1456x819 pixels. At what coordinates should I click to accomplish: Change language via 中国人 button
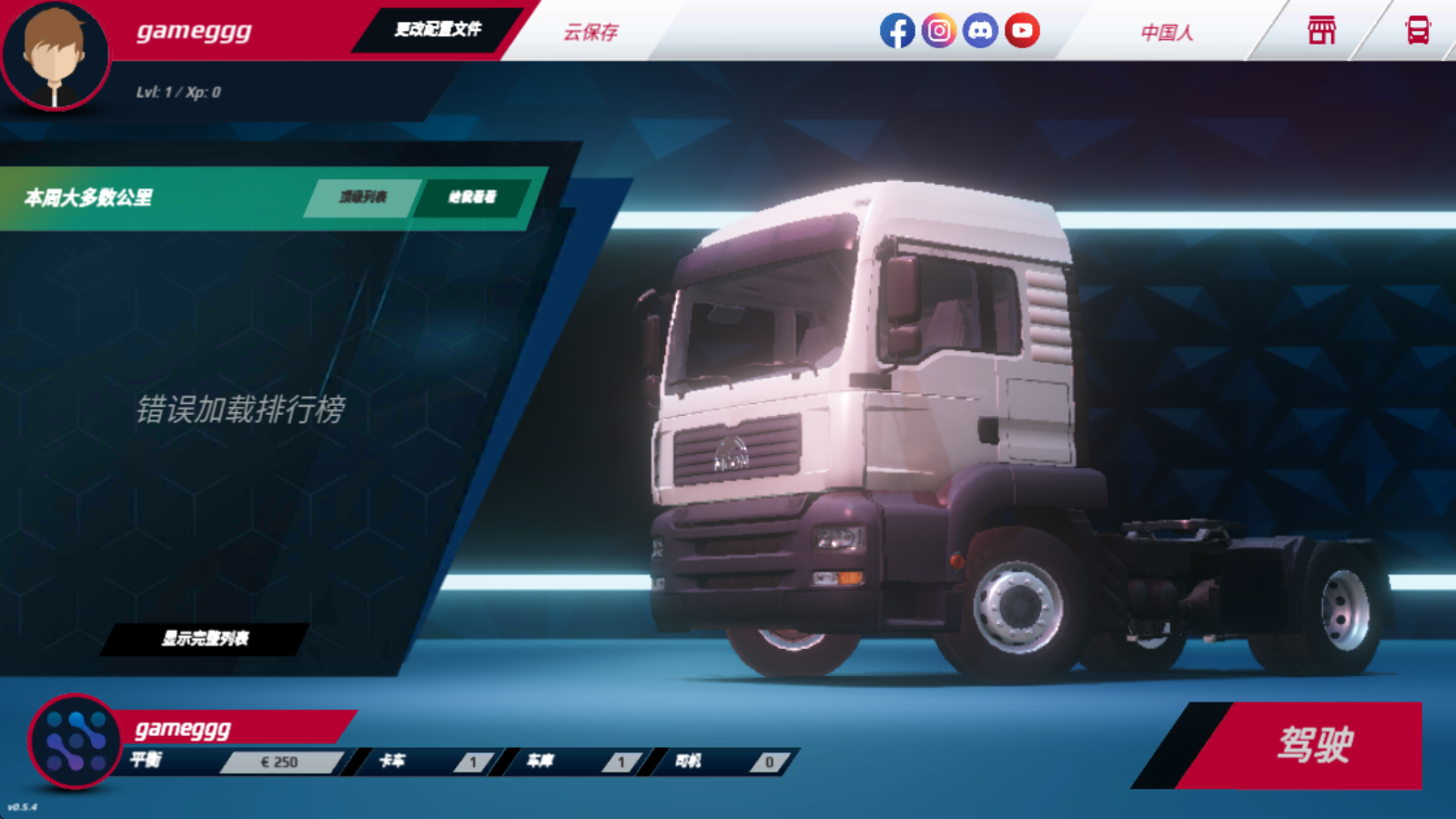coord(1167,32)
